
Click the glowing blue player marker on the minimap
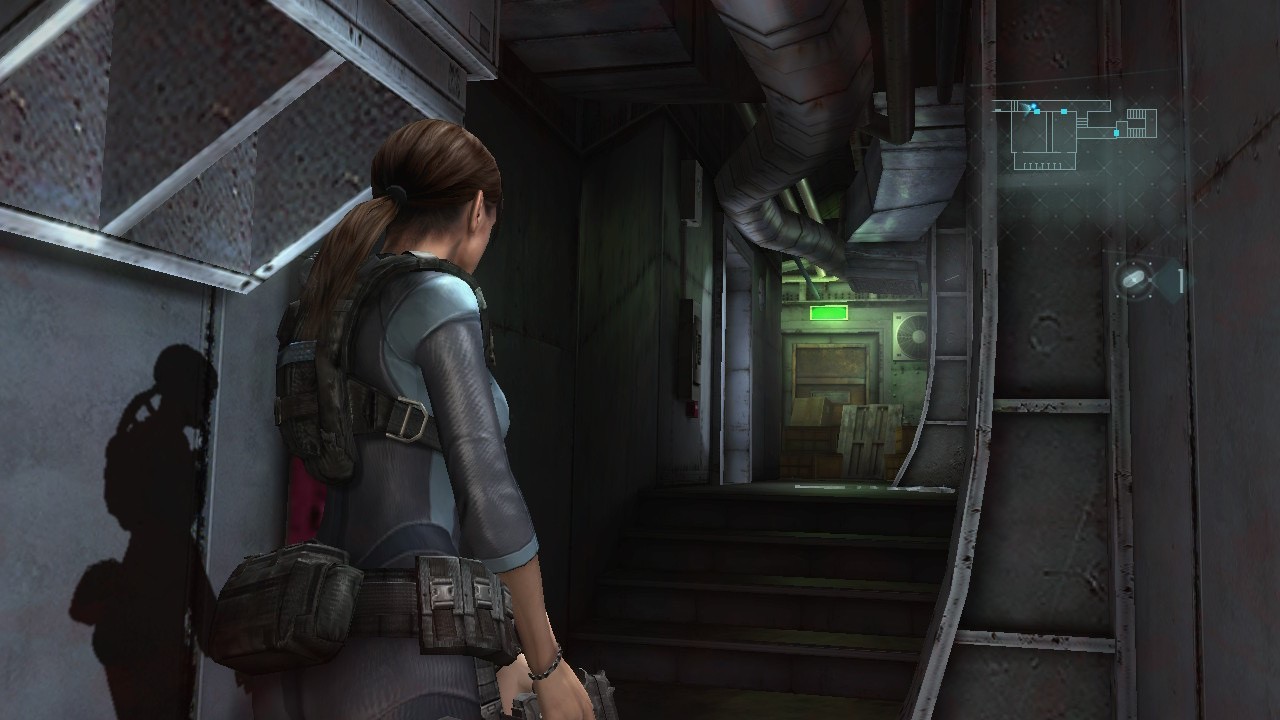click(1034, 106)
